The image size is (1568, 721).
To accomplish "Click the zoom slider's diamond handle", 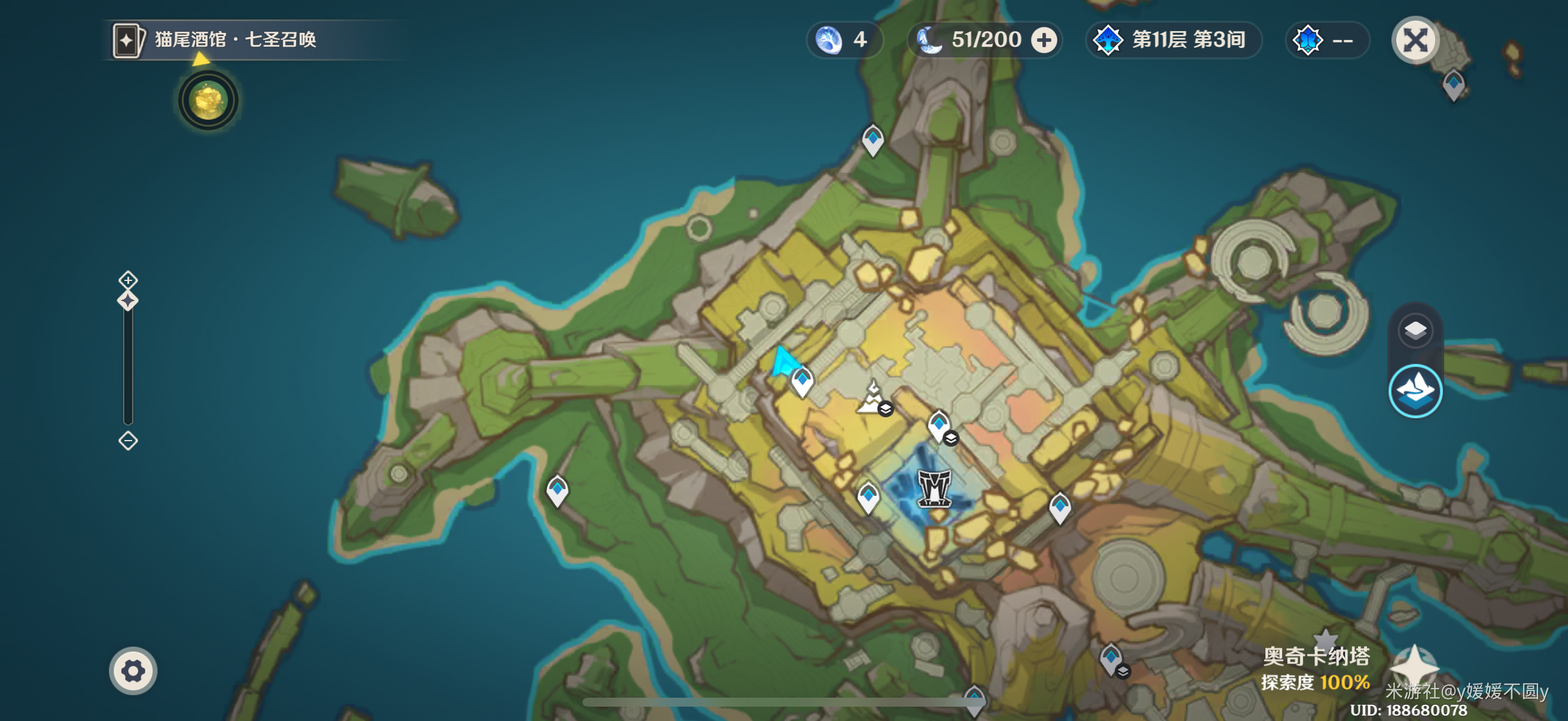I will tap(128, 301).
